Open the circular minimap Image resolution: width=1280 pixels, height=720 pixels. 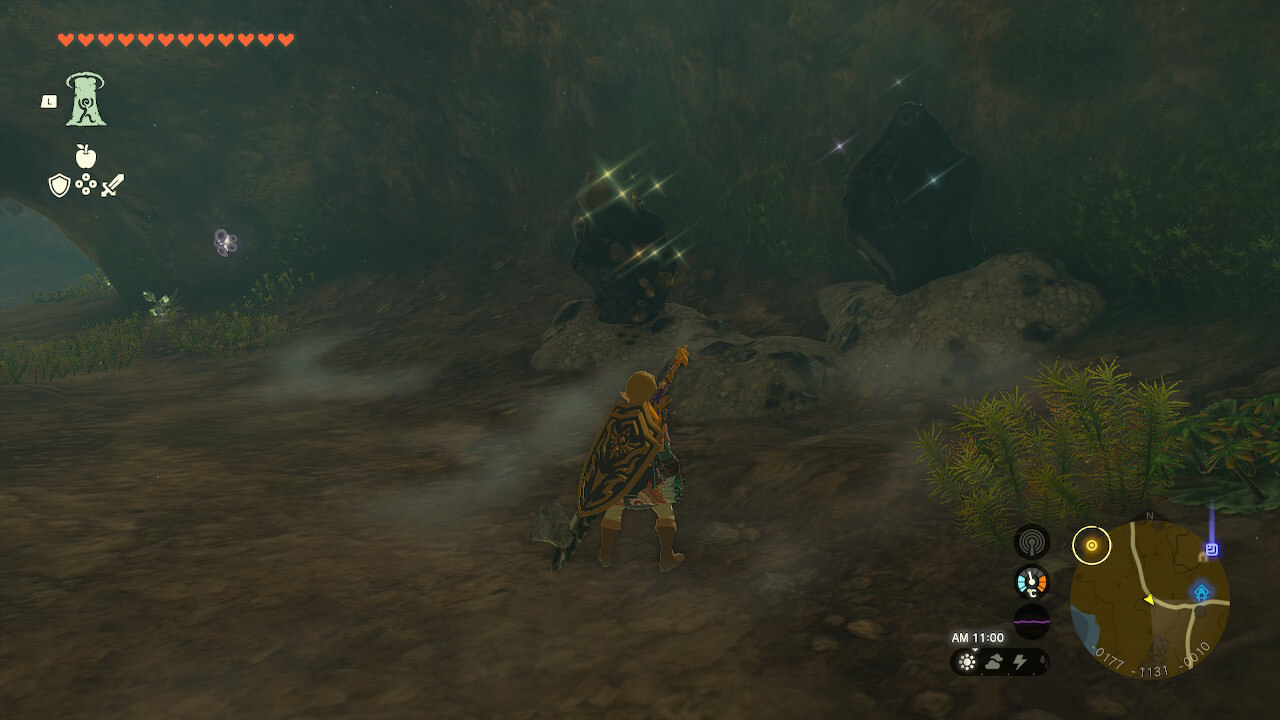pos(1149,600)
